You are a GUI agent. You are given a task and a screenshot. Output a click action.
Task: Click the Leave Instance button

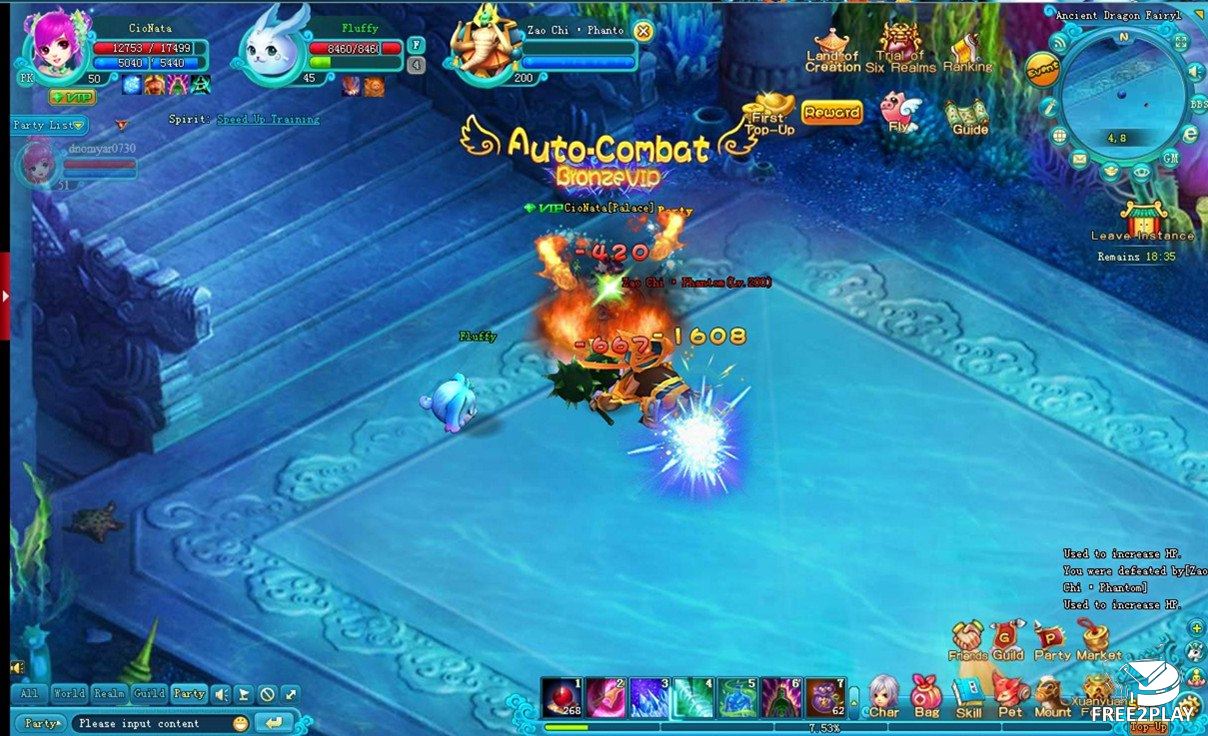(1142, 221)
